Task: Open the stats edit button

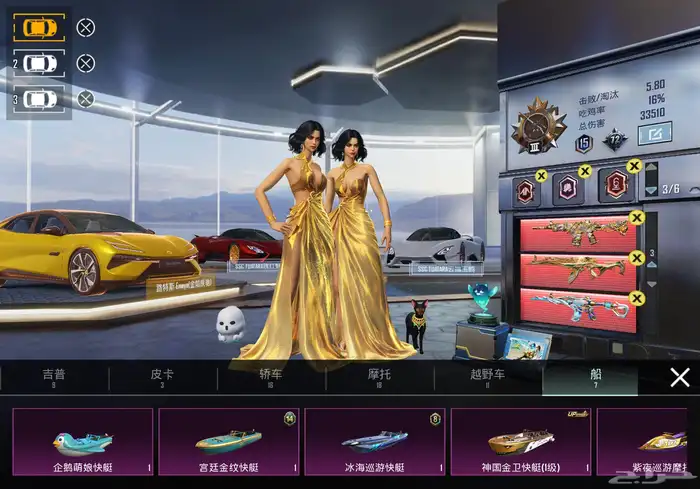Action: (657, 131)
